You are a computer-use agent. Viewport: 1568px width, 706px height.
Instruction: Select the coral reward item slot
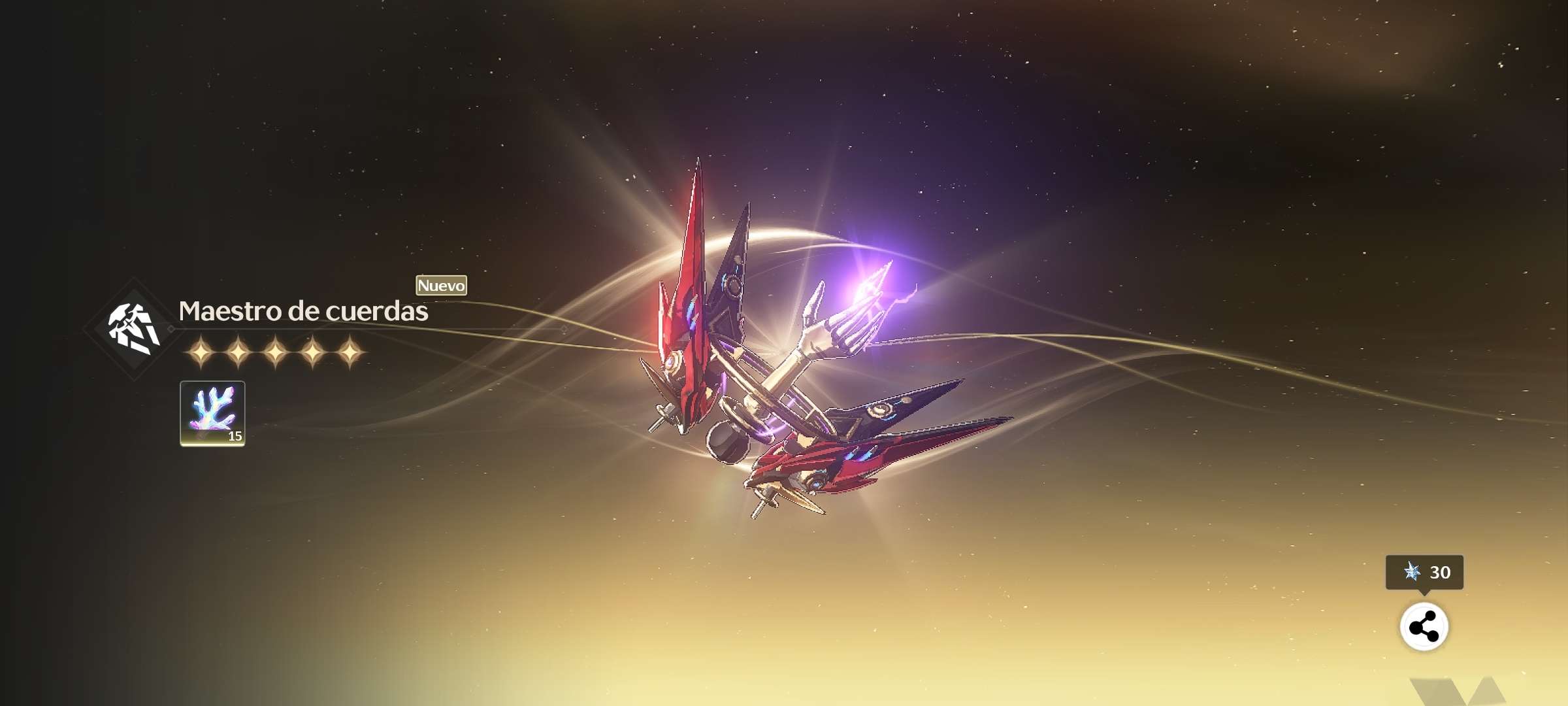point(212,413)
